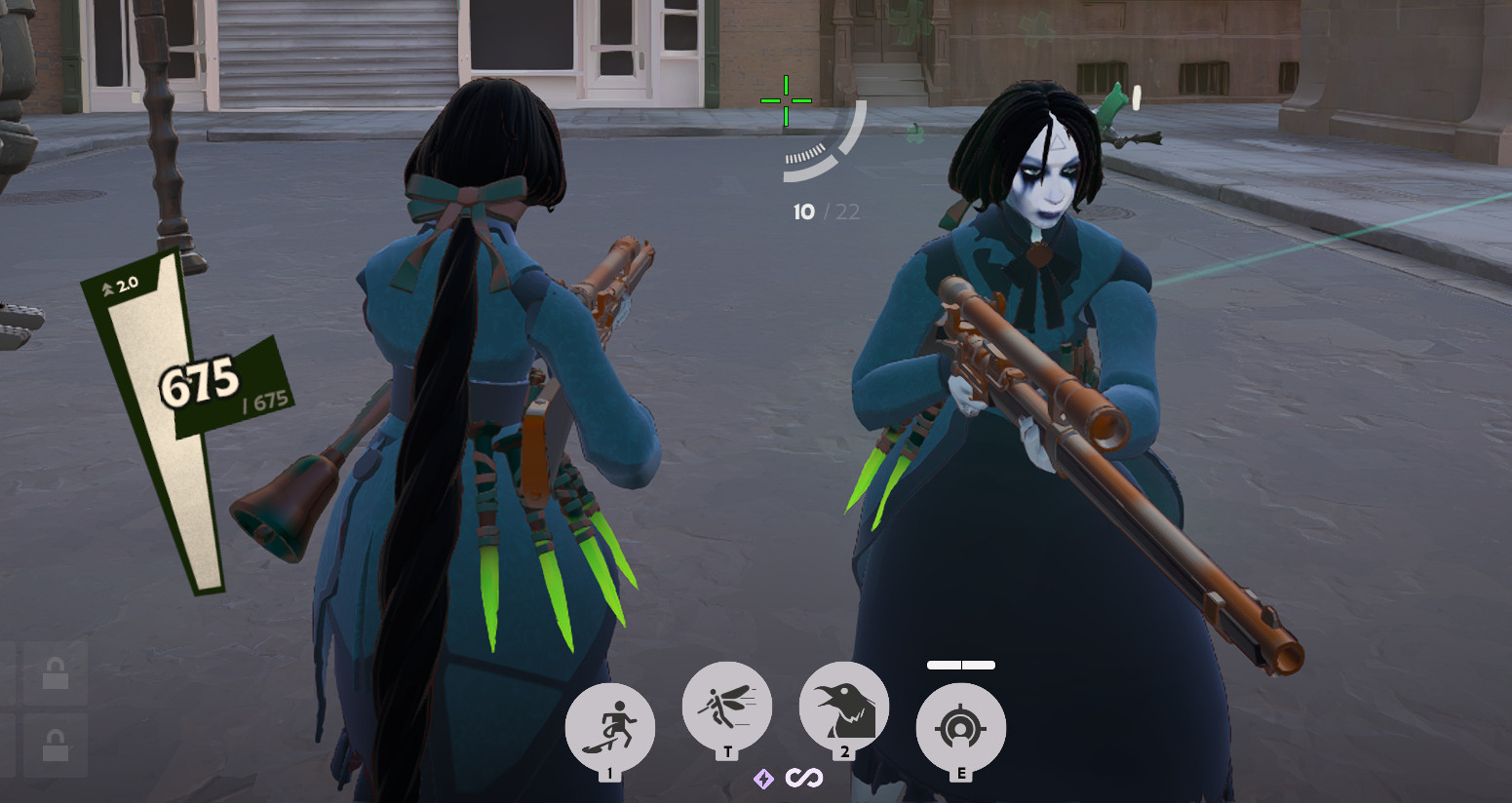Click the 2 keybind label

coord(843,752)
